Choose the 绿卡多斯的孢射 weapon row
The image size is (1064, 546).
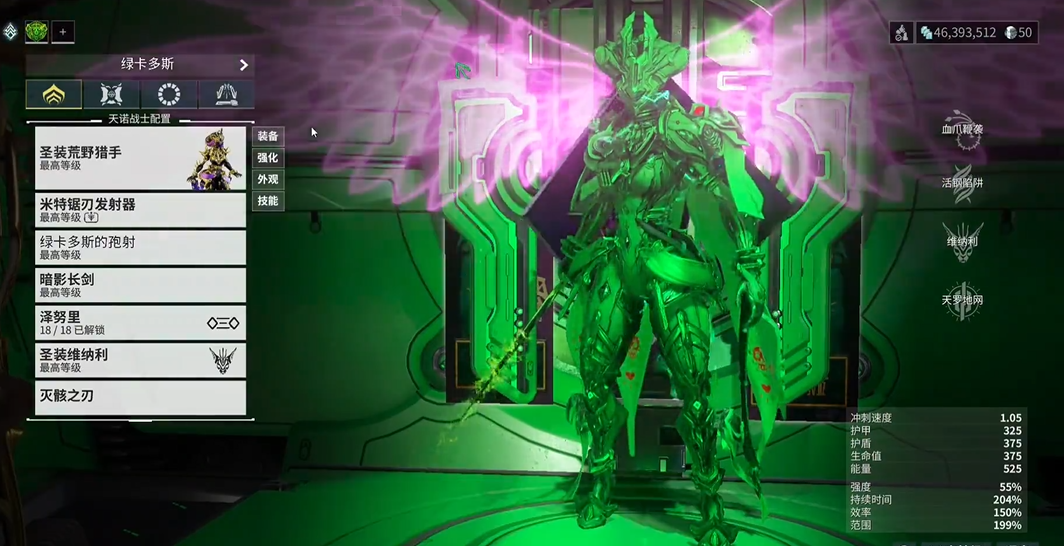click(x=140, y=248)
